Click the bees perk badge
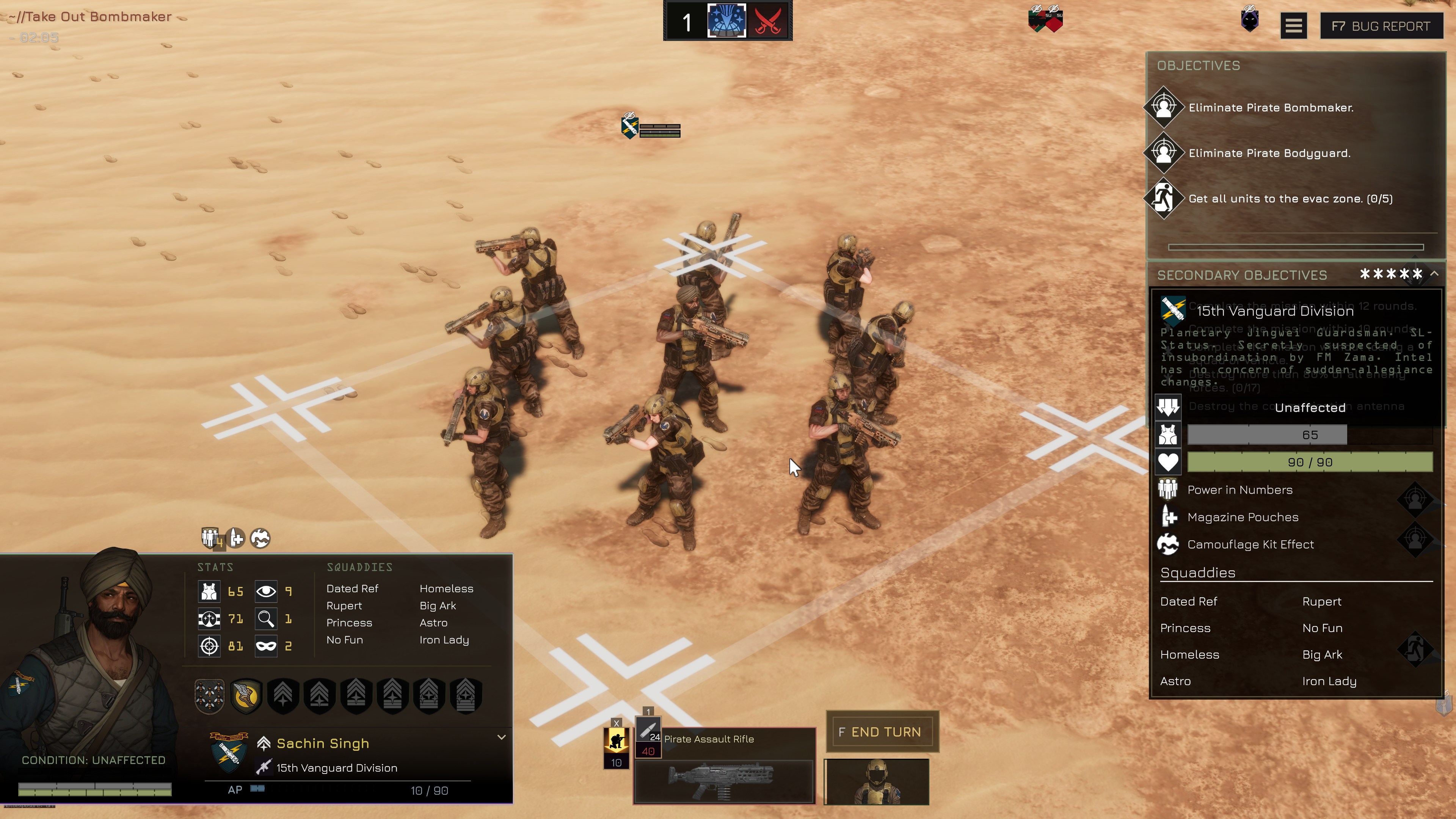Screen dimensions: 1456x819 pyautogui.click(x=209, y=696)
